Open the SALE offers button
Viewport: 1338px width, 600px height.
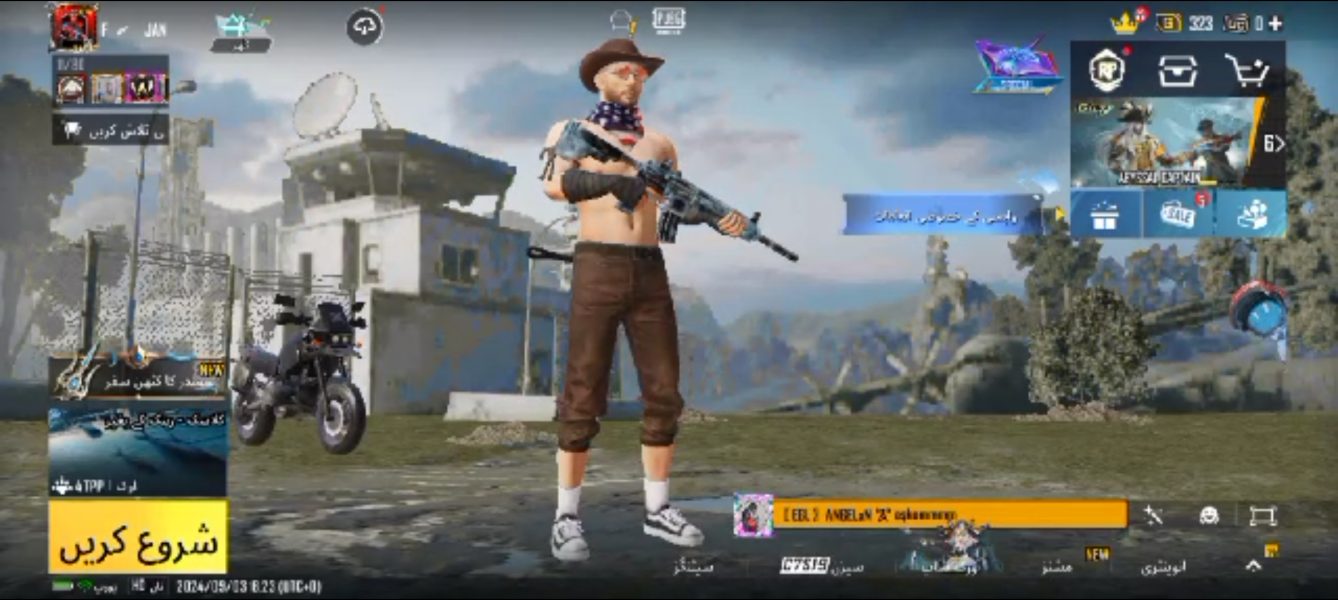click(1178, 214)
